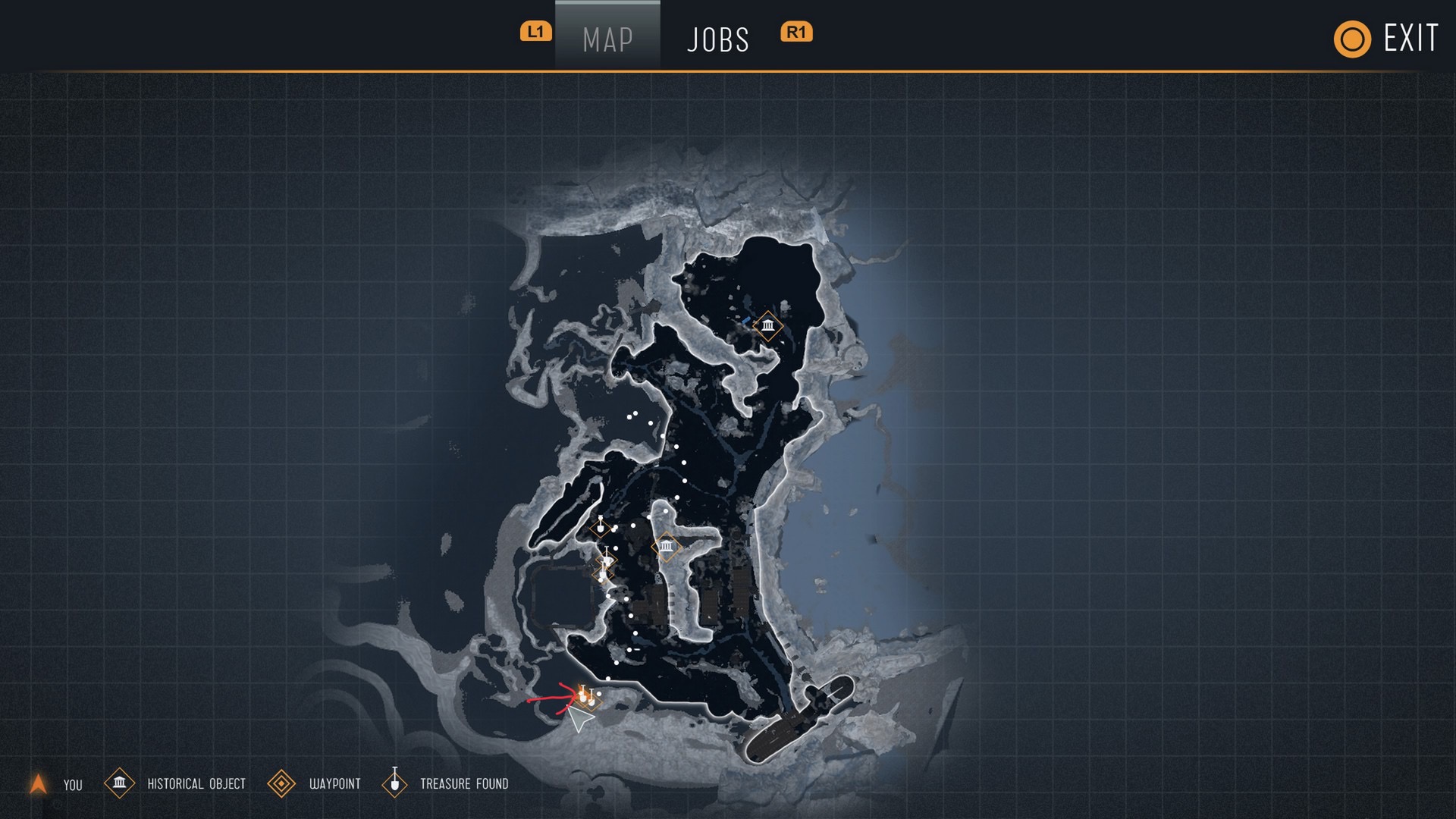The height and width of the screenshot is (819, 1456).
Task: Switch to the JOBS tab
Action: pos(717,39)
